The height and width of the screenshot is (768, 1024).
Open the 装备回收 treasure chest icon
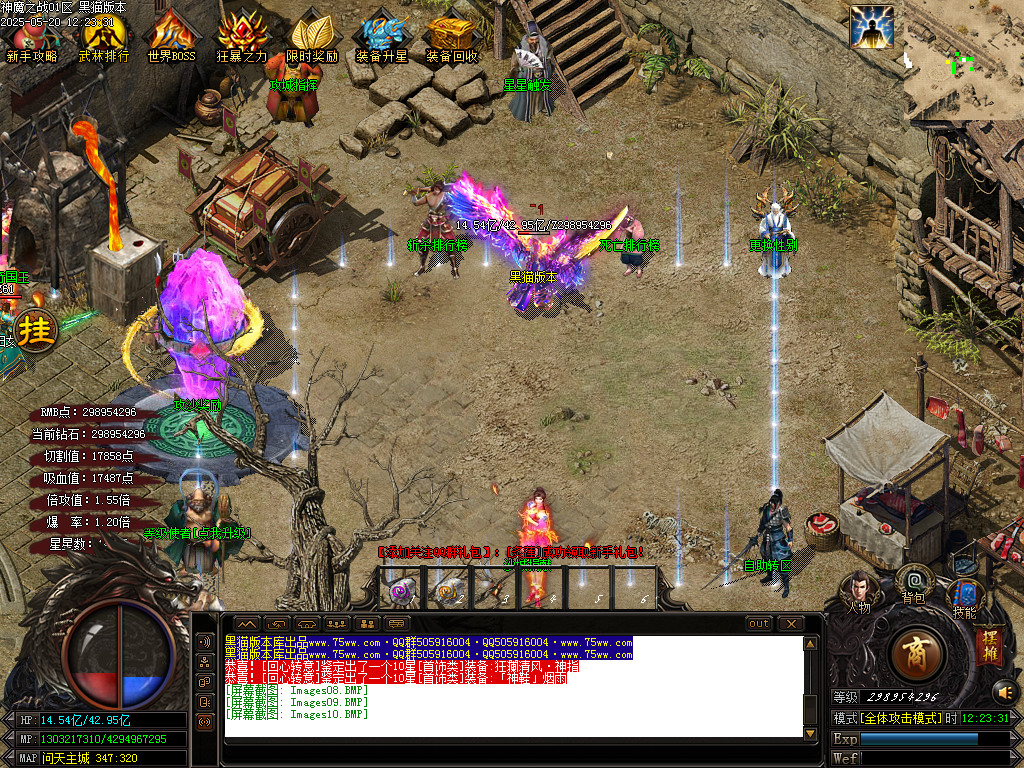tap(452, 33)
